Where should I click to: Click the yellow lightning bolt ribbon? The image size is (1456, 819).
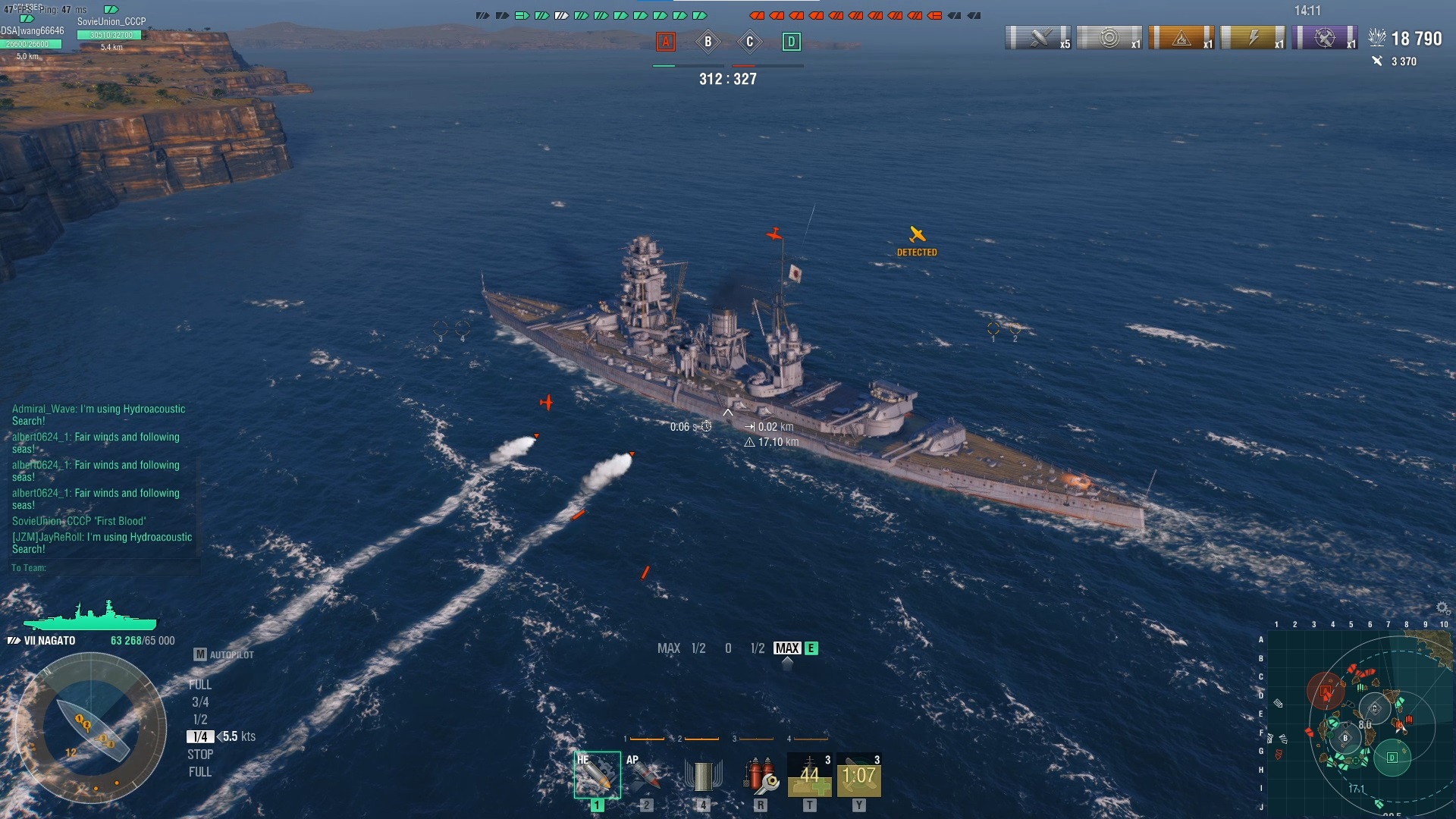[x=1252, y=37]
